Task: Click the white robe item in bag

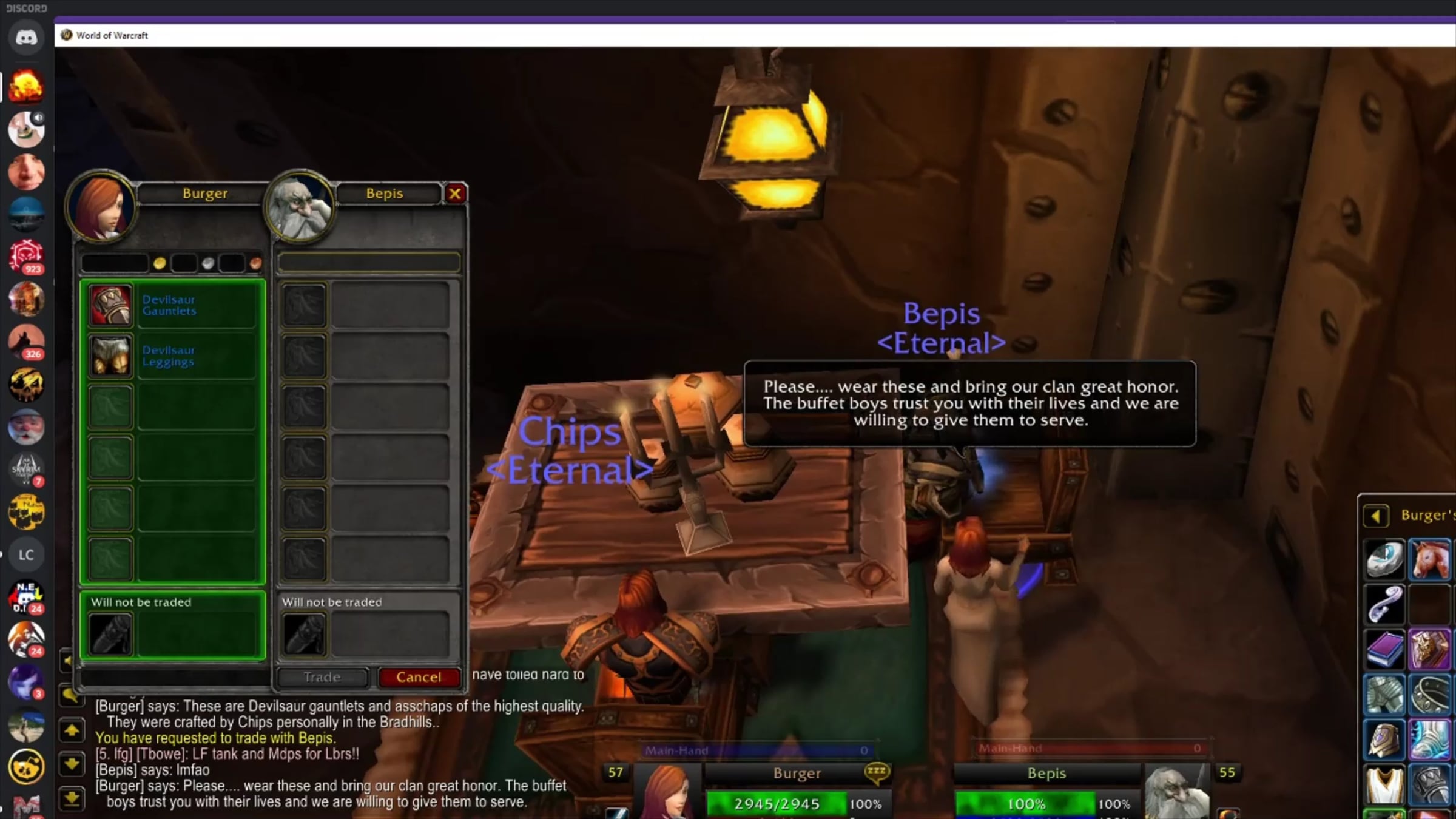Action: 1385,784
